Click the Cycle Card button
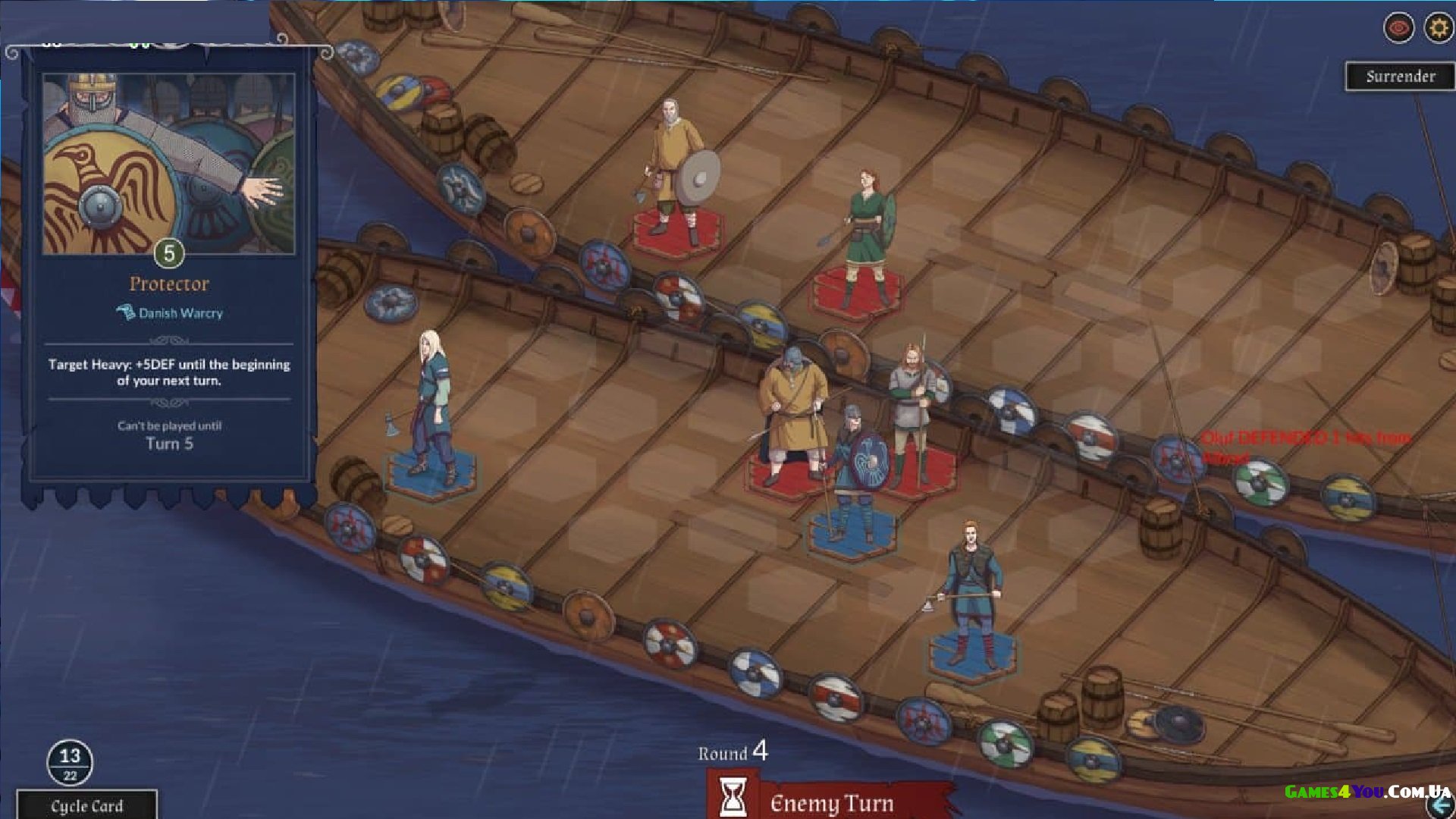The height and width of the screenshot is (819, 1456). 86,805
